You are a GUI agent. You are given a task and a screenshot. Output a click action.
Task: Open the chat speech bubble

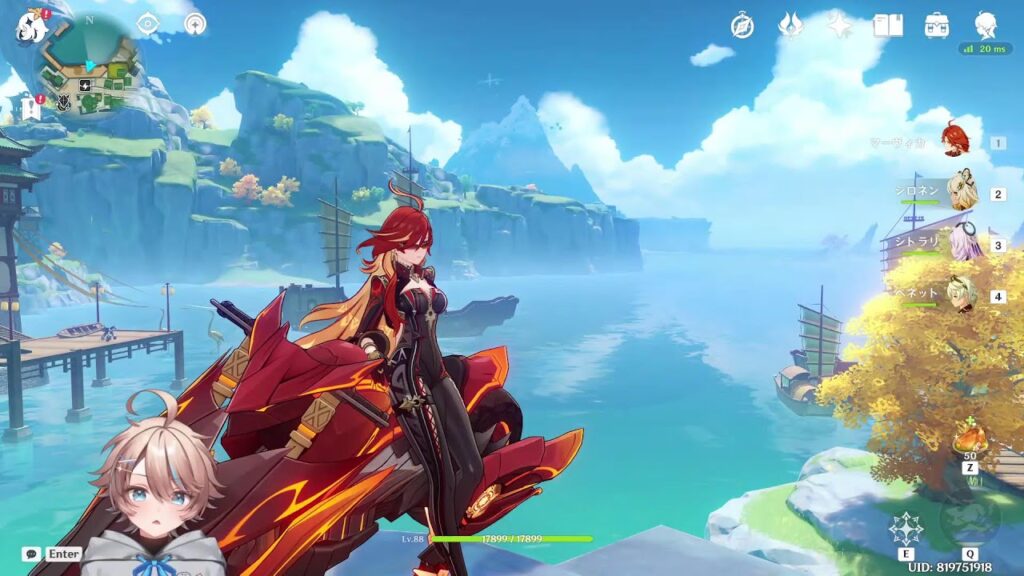(x=32, y=553)
